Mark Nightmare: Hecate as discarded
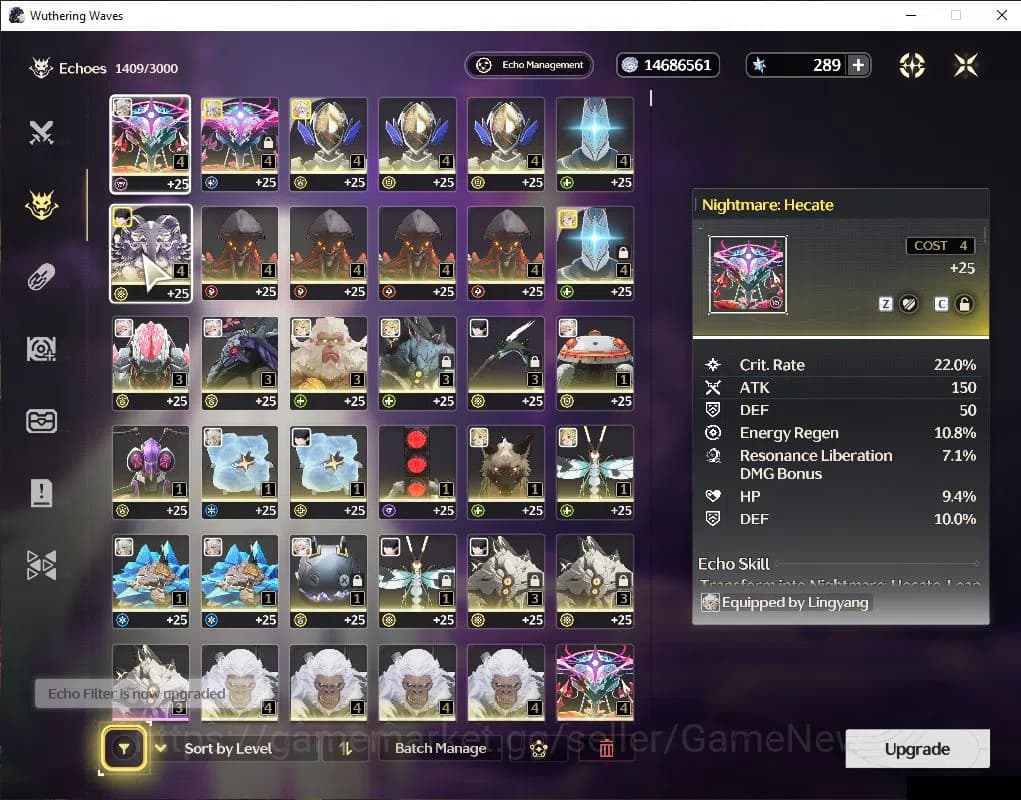Viewport: 1021px width, 800px height. click(908, 304)
